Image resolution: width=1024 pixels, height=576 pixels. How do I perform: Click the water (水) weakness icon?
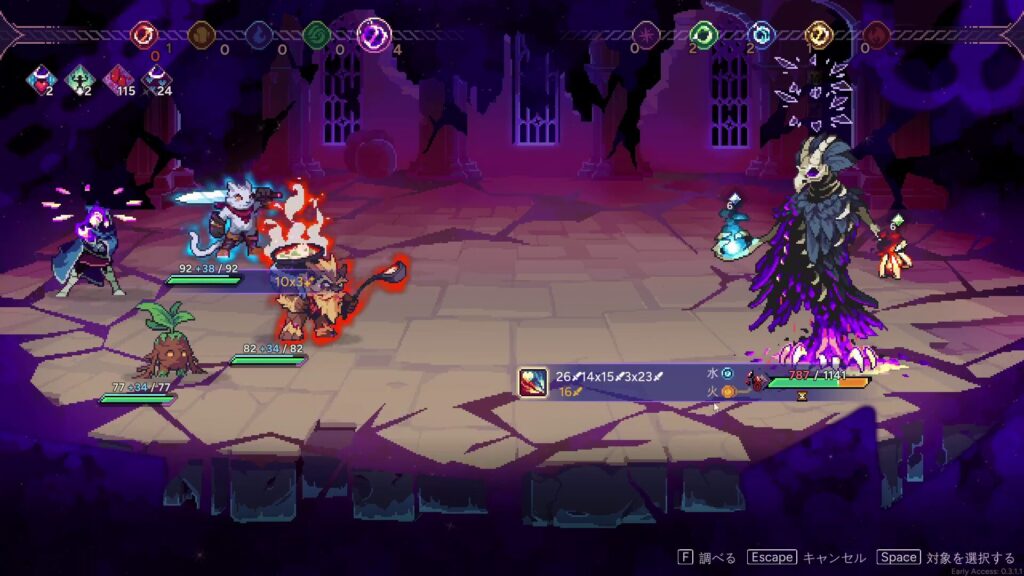tap(728, 374)
